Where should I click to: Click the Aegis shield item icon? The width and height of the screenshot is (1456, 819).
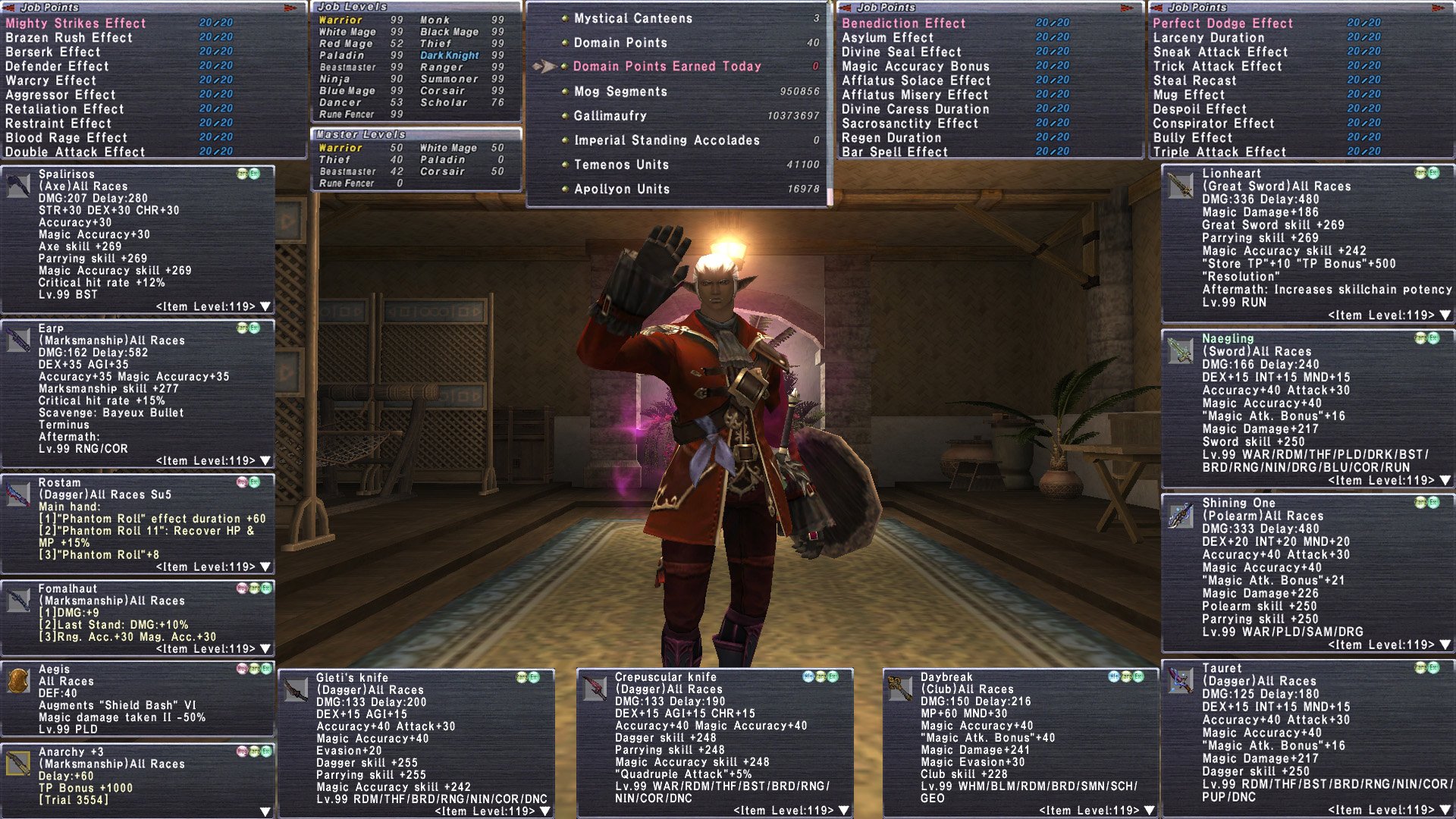(x=18, y=681)
